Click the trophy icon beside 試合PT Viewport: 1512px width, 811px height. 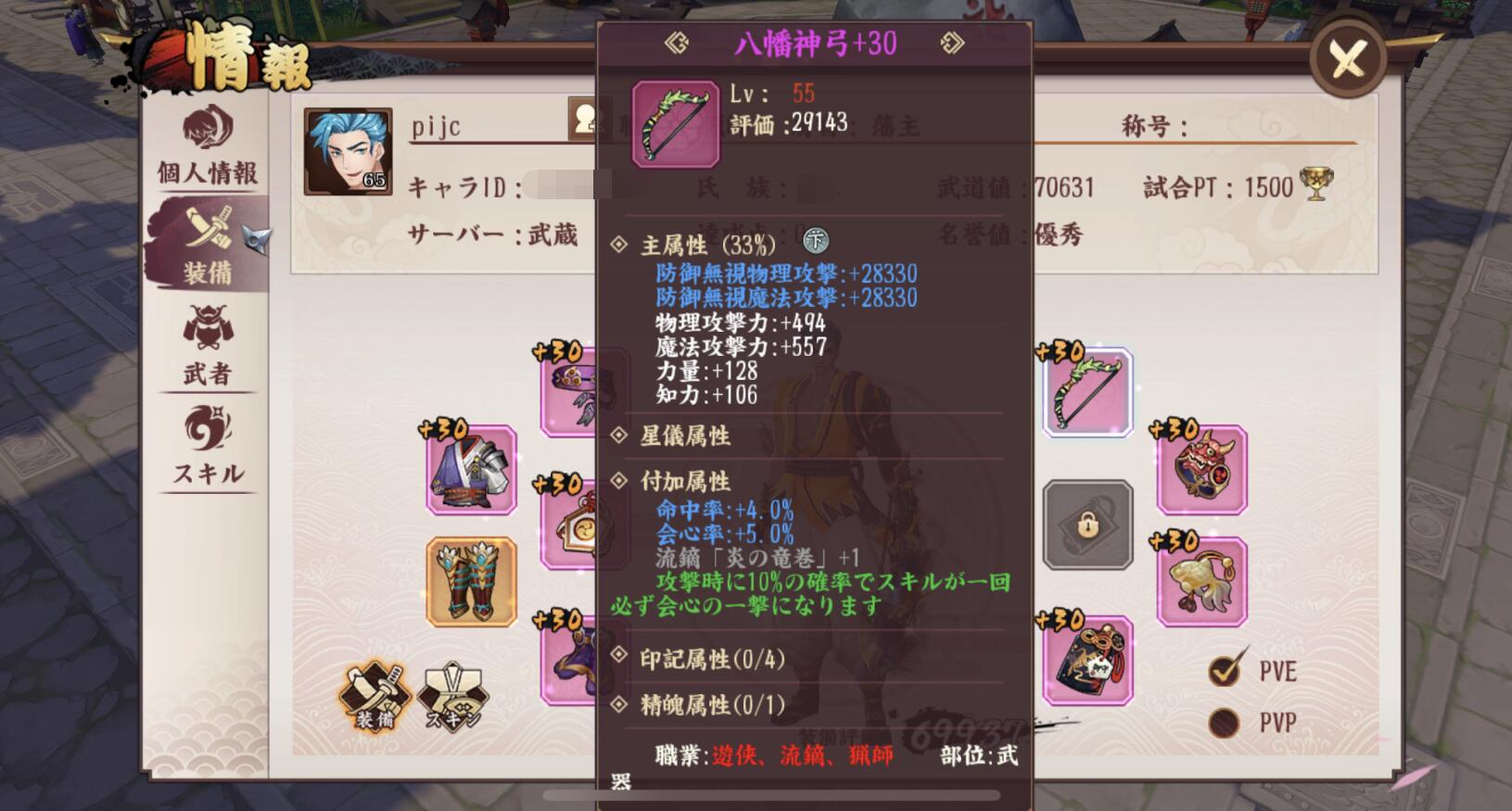(1315, 185)
